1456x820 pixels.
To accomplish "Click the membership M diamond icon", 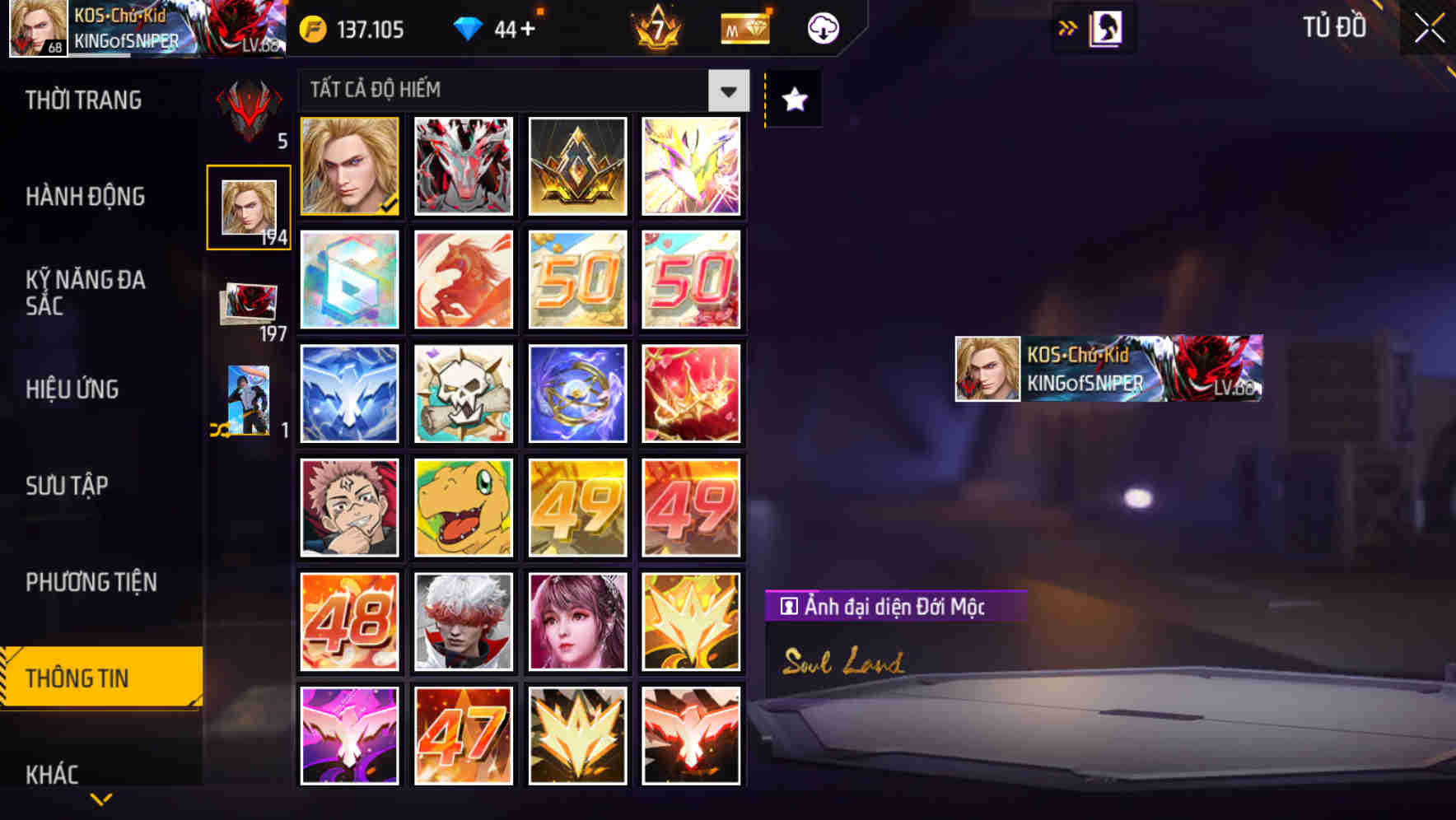I will point(744,27).
